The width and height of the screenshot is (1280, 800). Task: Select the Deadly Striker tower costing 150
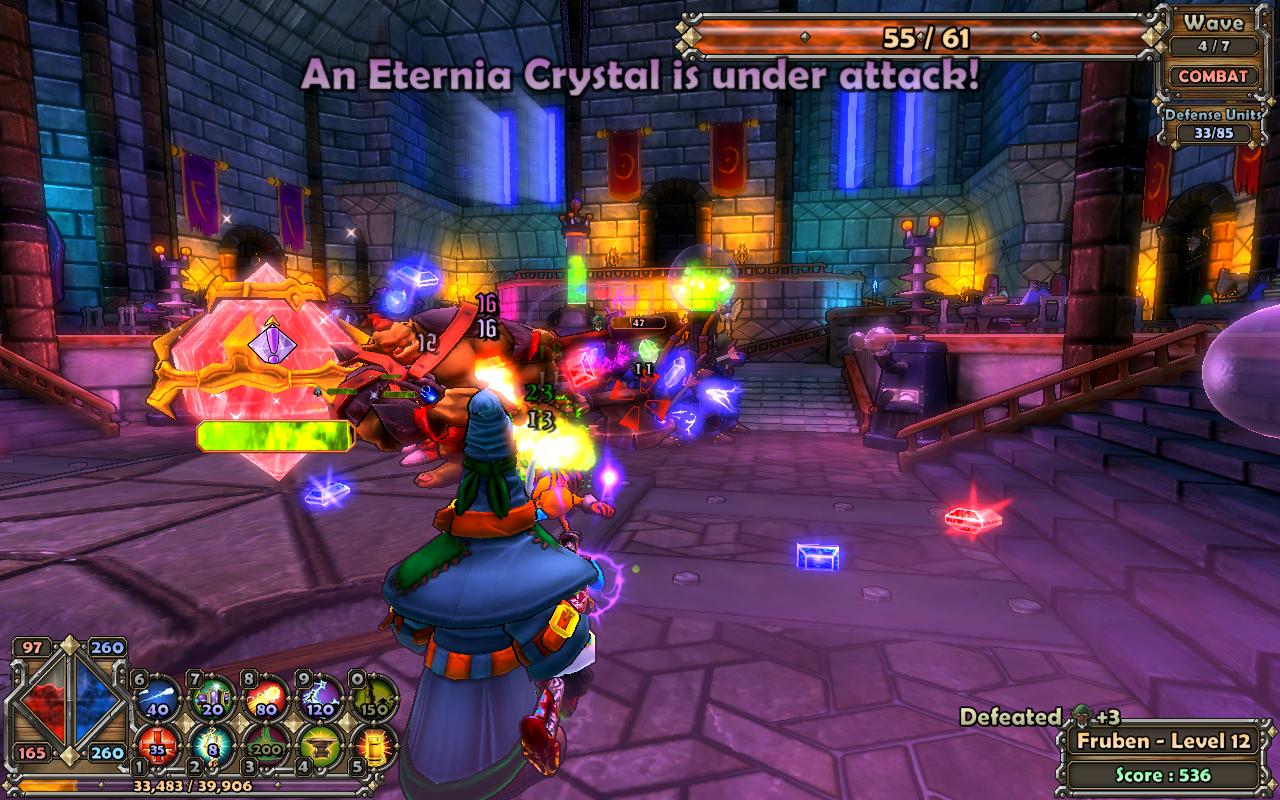[x=376, y=697]
